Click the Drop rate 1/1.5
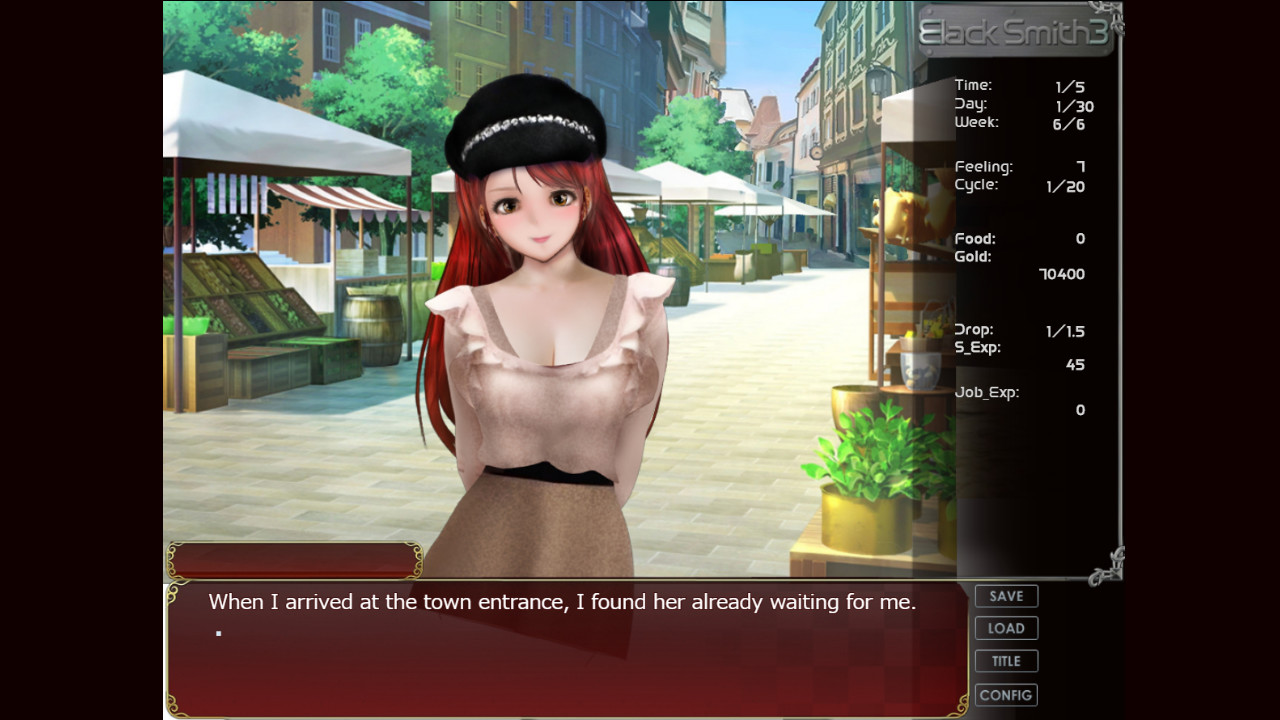This screenshot has height=720, width=1280. click(x=1068, y=330)
